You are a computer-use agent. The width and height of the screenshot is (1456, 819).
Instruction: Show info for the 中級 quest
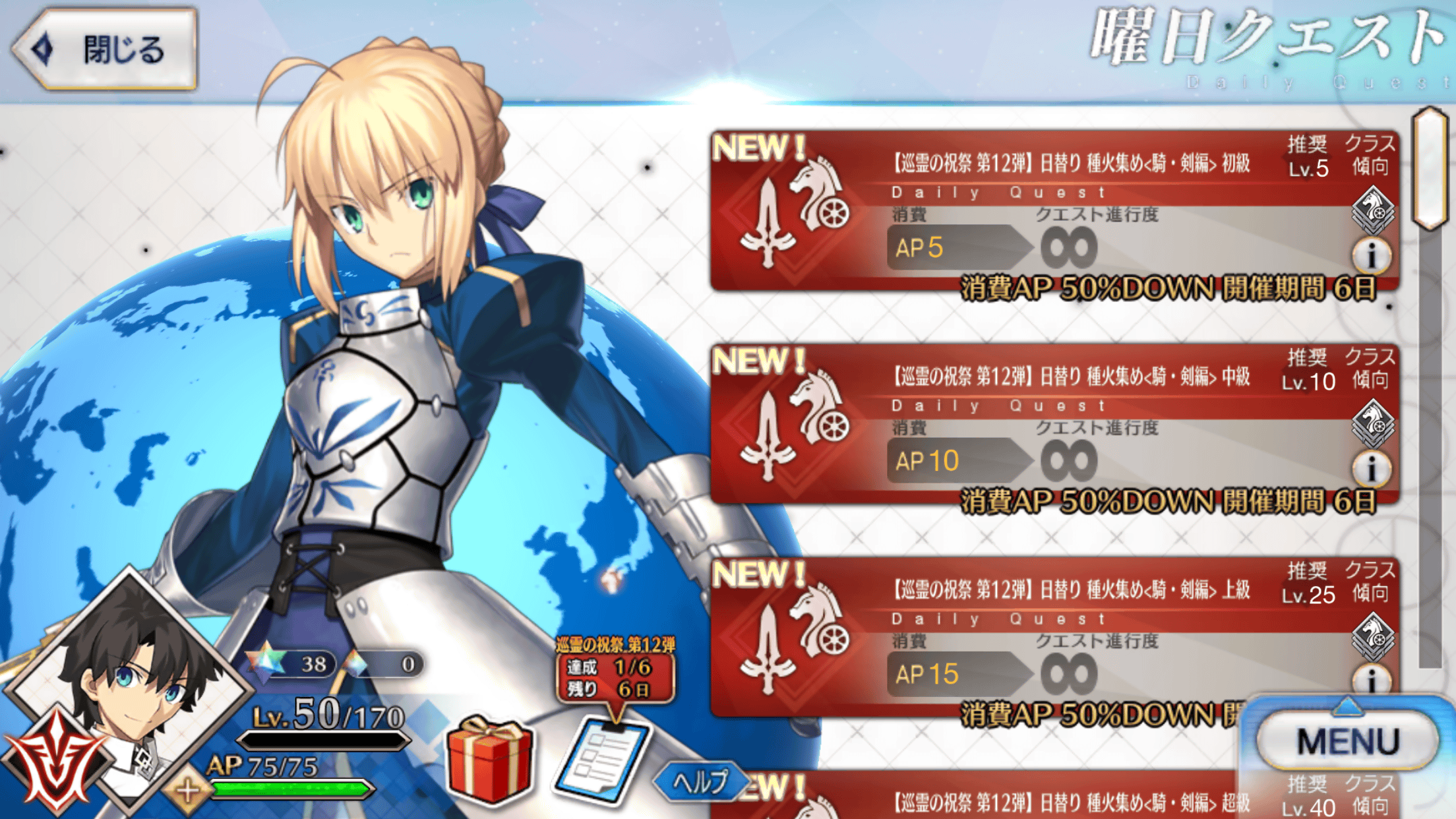[1372, 468]
